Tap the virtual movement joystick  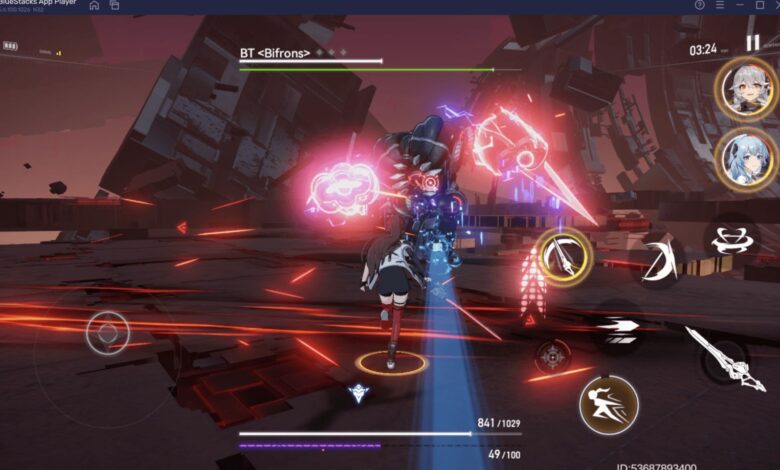107,332
